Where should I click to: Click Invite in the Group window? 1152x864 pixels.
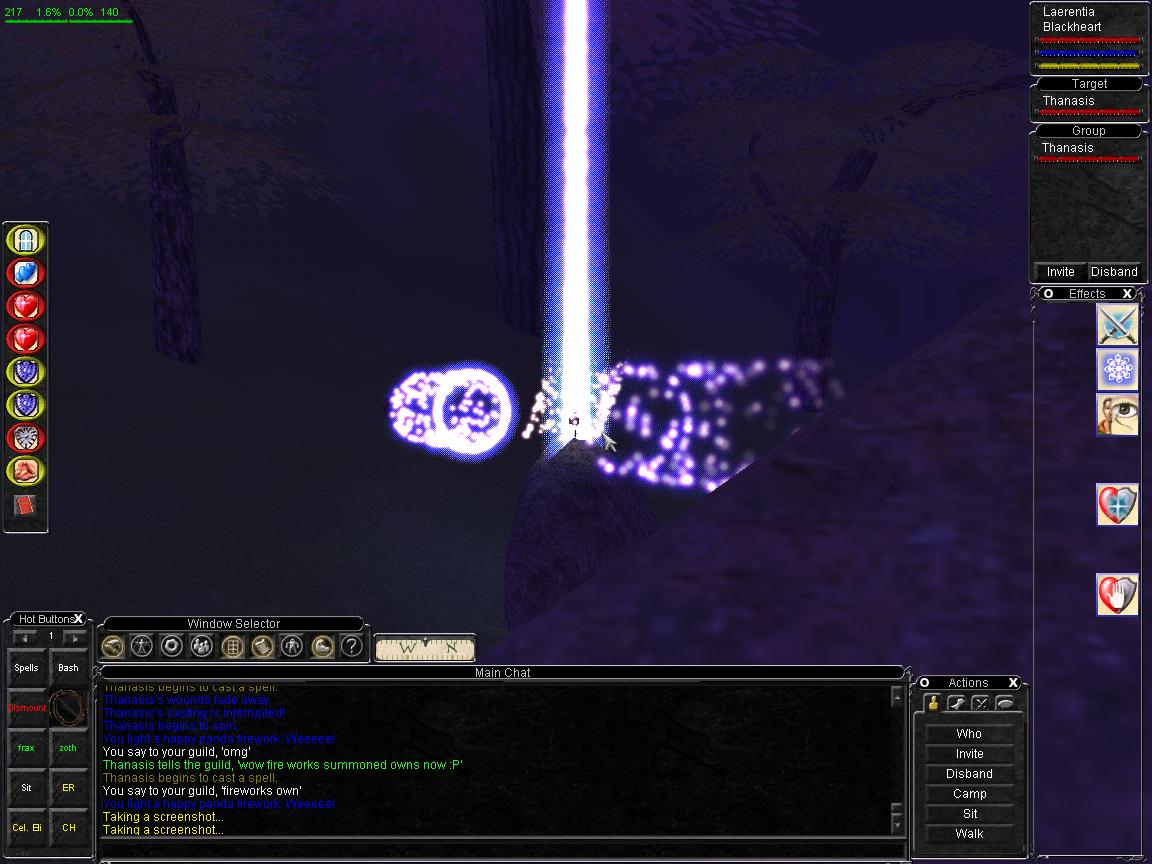(1060, 272)
